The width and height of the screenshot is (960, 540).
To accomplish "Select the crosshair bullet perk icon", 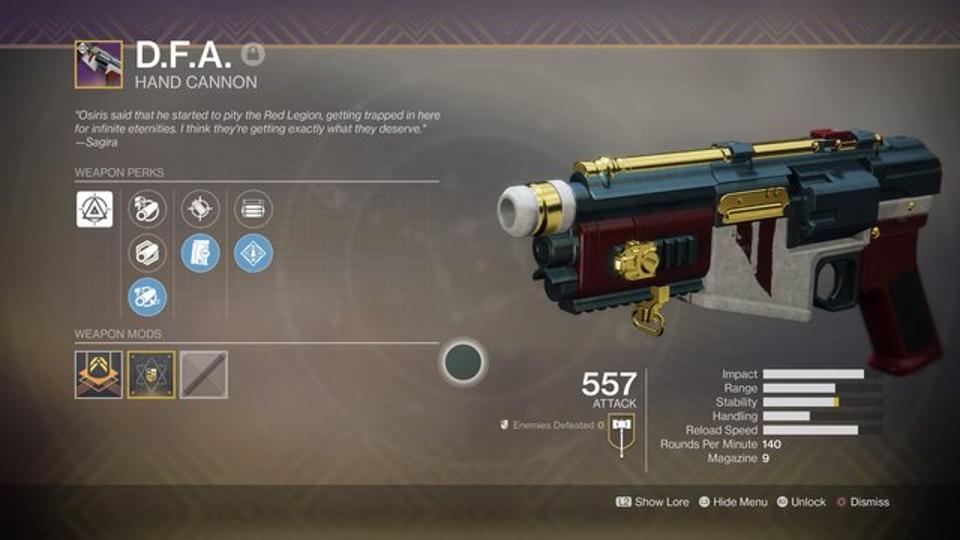I will tap(200, 209).
